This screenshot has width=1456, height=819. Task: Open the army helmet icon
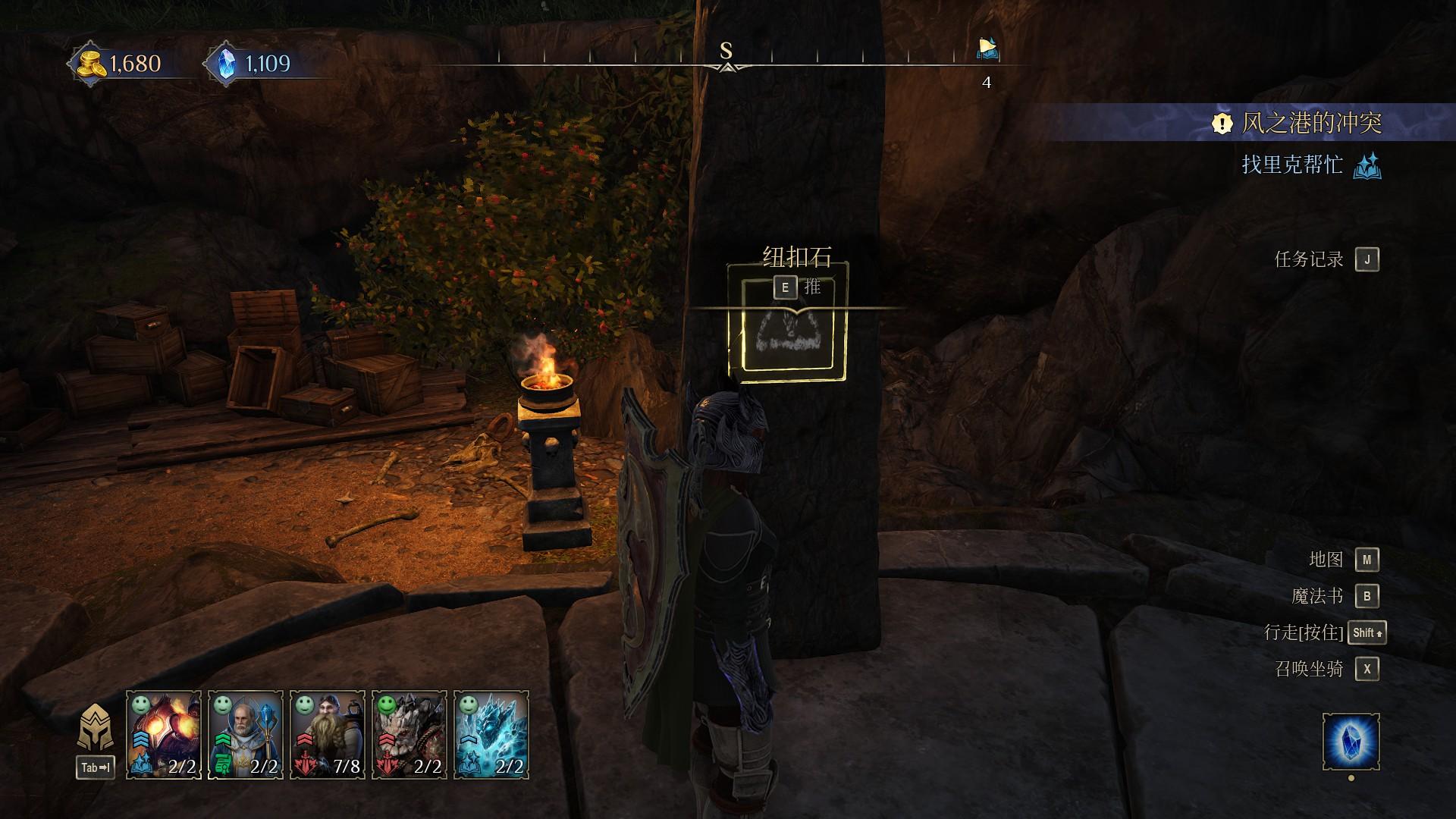point(96,728)
